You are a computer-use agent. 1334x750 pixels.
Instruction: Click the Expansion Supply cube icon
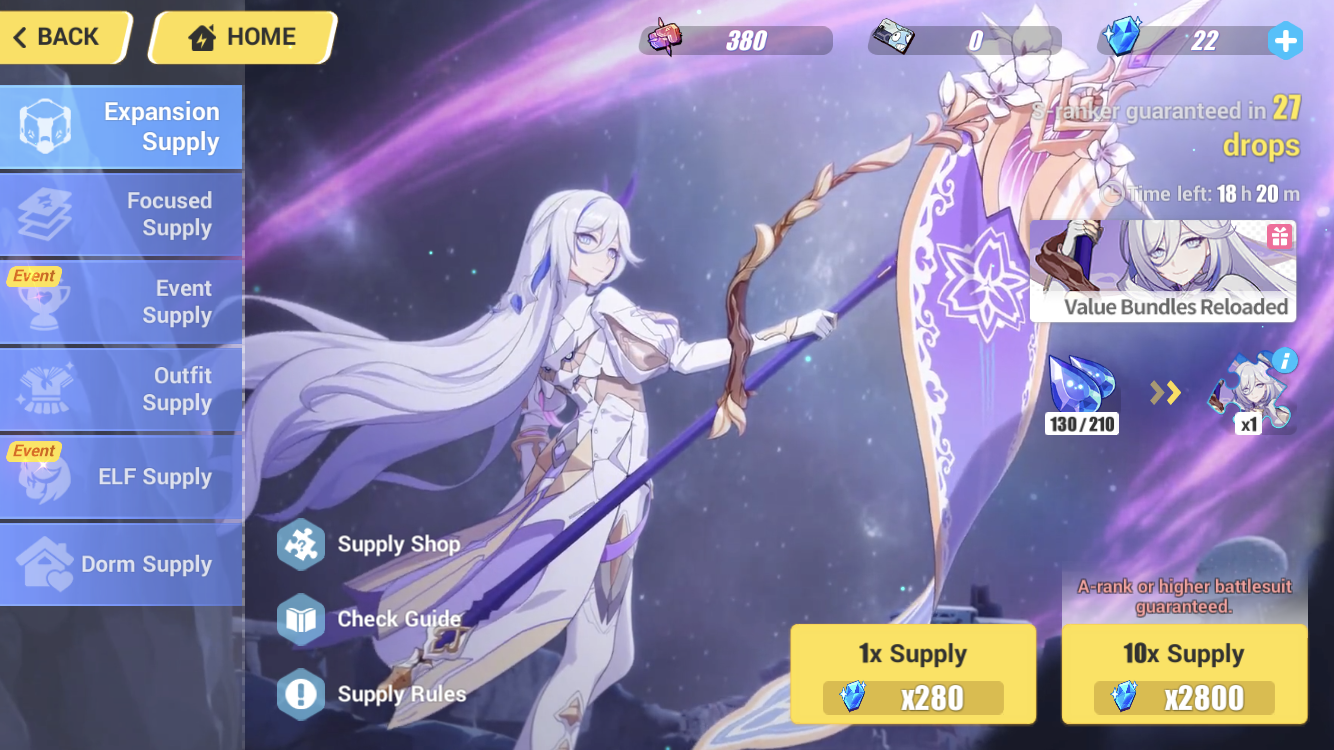(x=45, y=127)
